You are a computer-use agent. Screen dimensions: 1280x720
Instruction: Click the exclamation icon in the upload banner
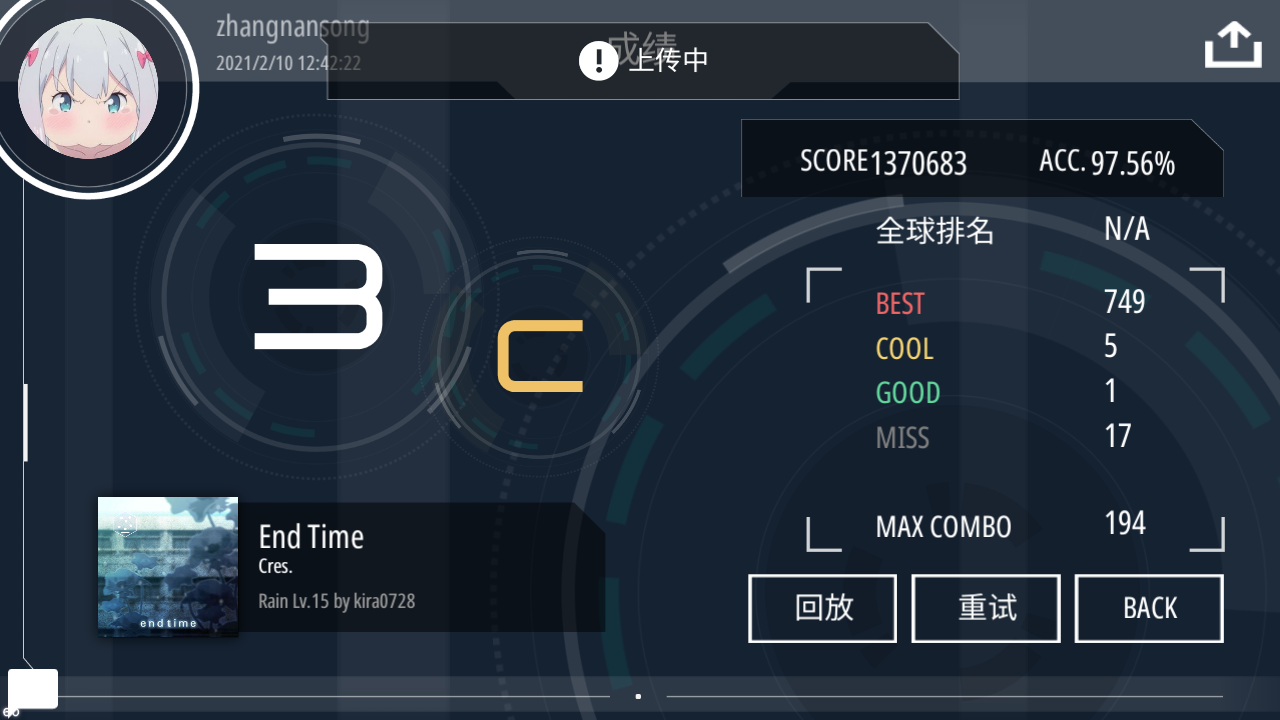pyautogui.click(x=597, y=61)
